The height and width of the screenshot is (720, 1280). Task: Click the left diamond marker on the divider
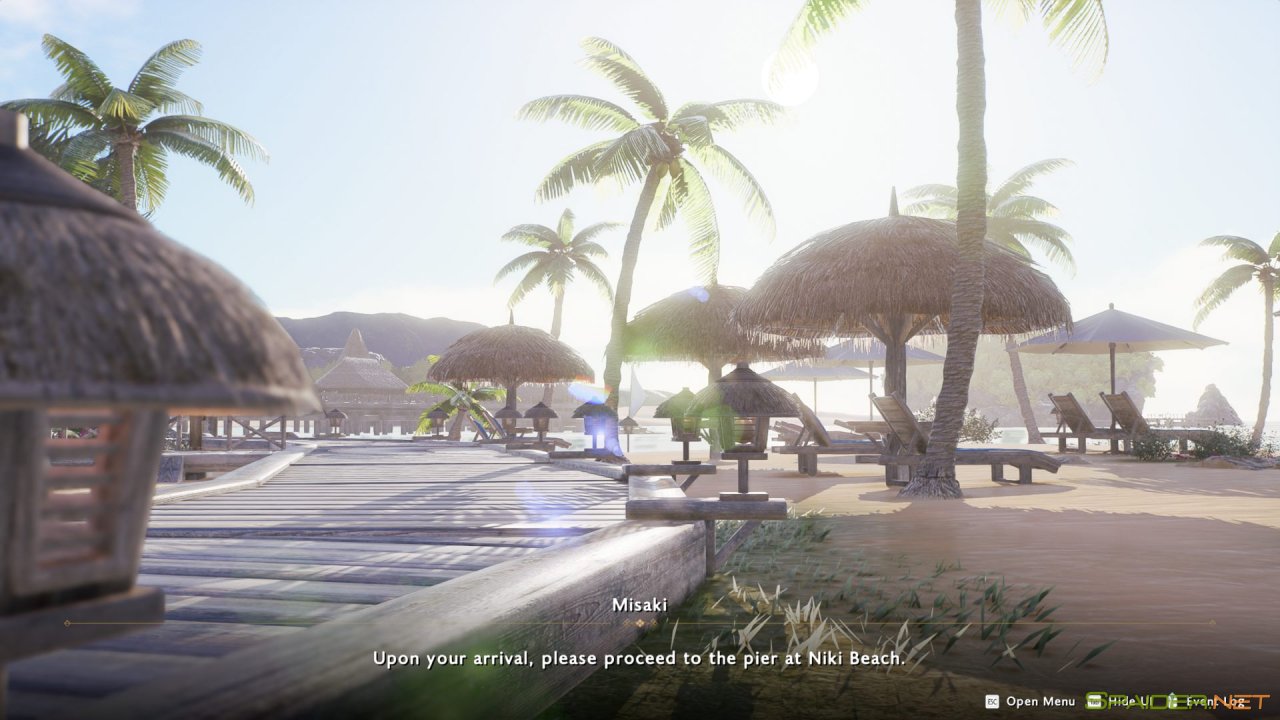coord(626,622)
